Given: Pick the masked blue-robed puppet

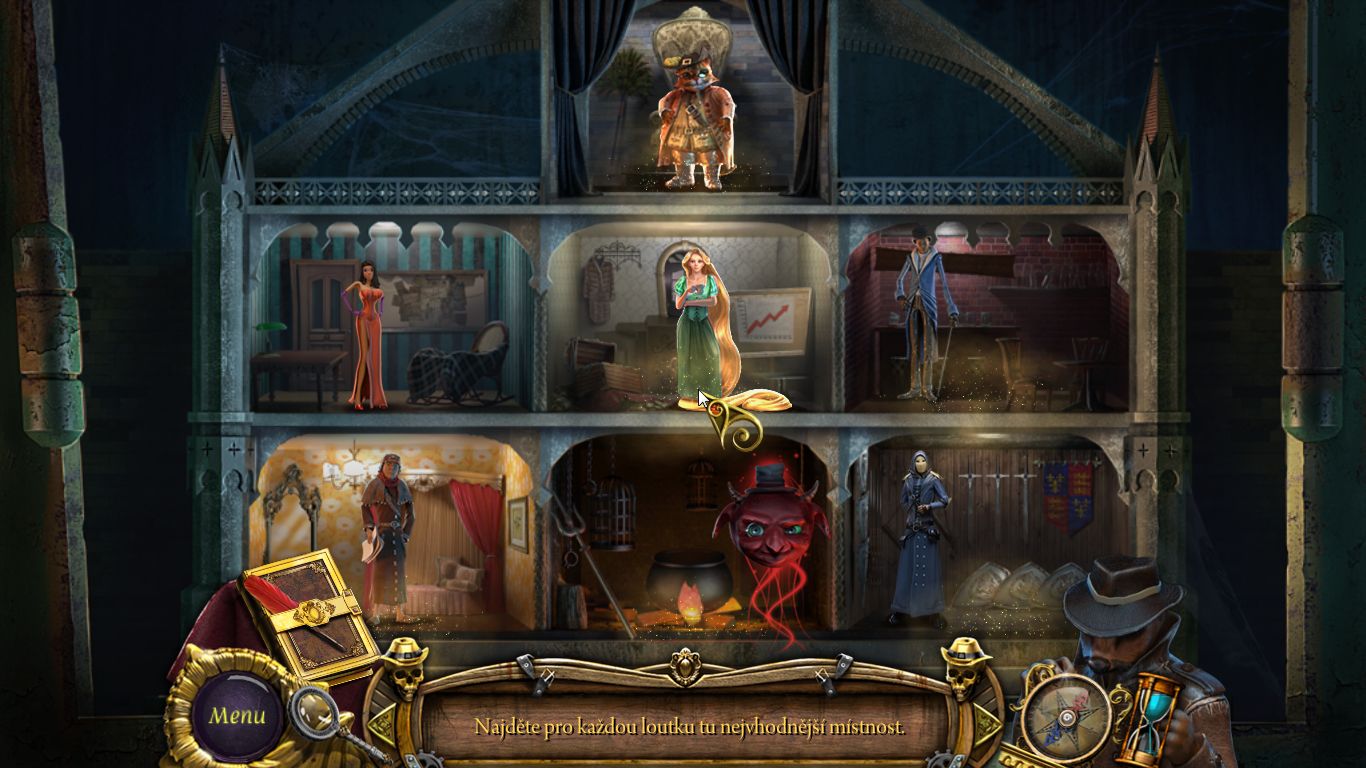Looking at the screenshot, I should [x=918, y=535].
